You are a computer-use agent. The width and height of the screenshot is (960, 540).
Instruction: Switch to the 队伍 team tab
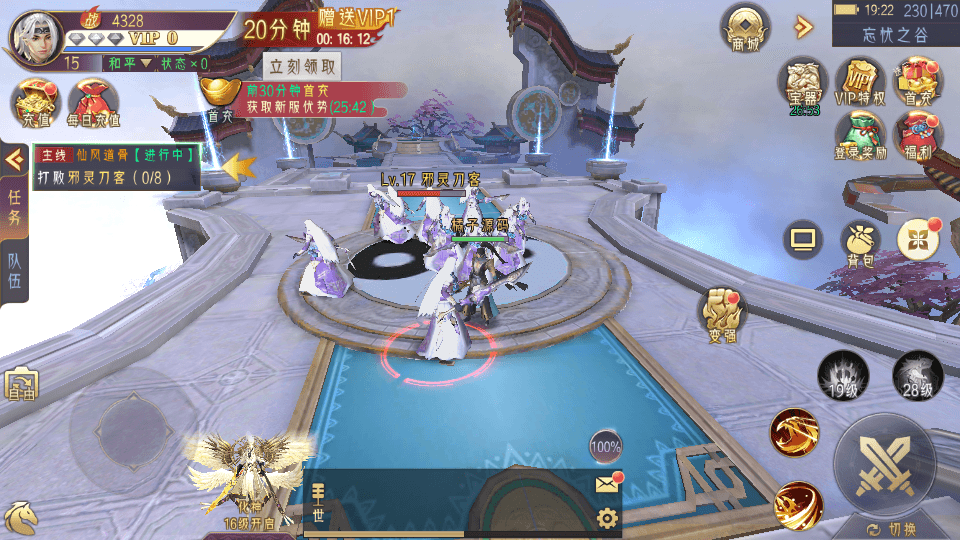14,270
